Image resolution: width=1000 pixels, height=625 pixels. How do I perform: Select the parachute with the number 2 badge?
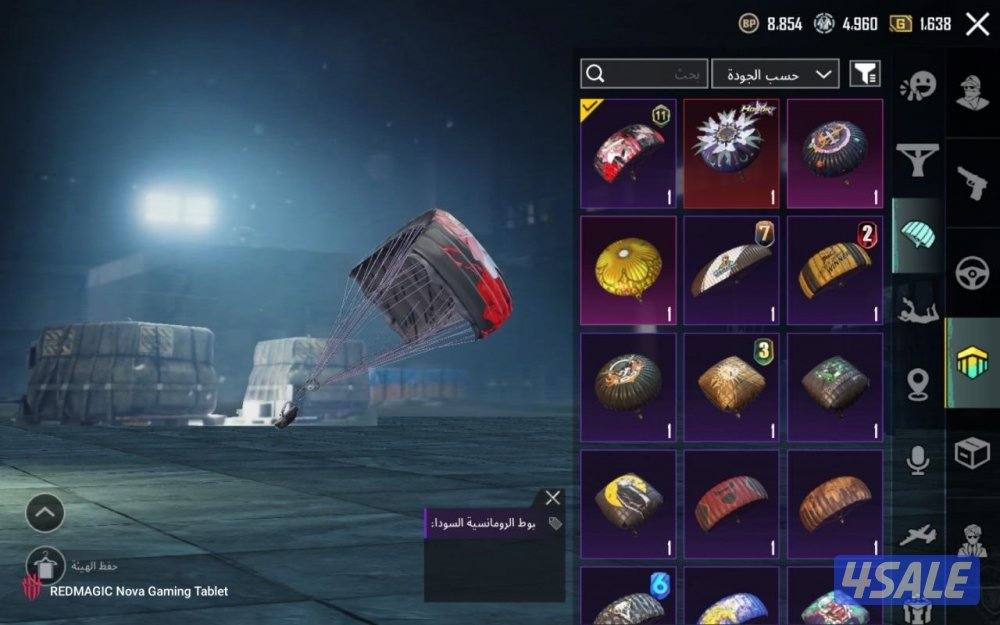coord(834,270)
